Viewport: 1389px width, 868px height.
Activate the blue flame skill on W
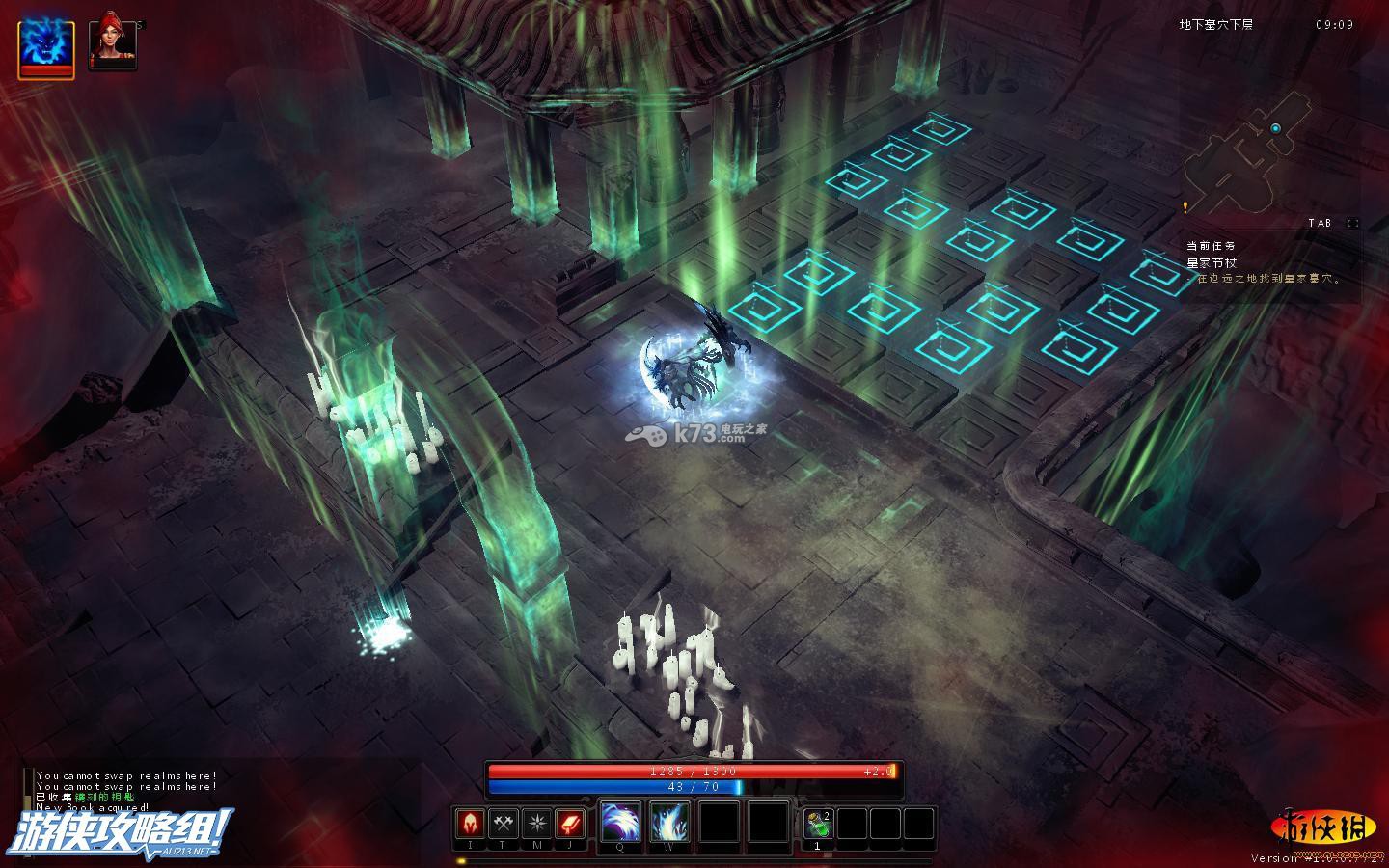pyautogui.click(x=669, y=823)
